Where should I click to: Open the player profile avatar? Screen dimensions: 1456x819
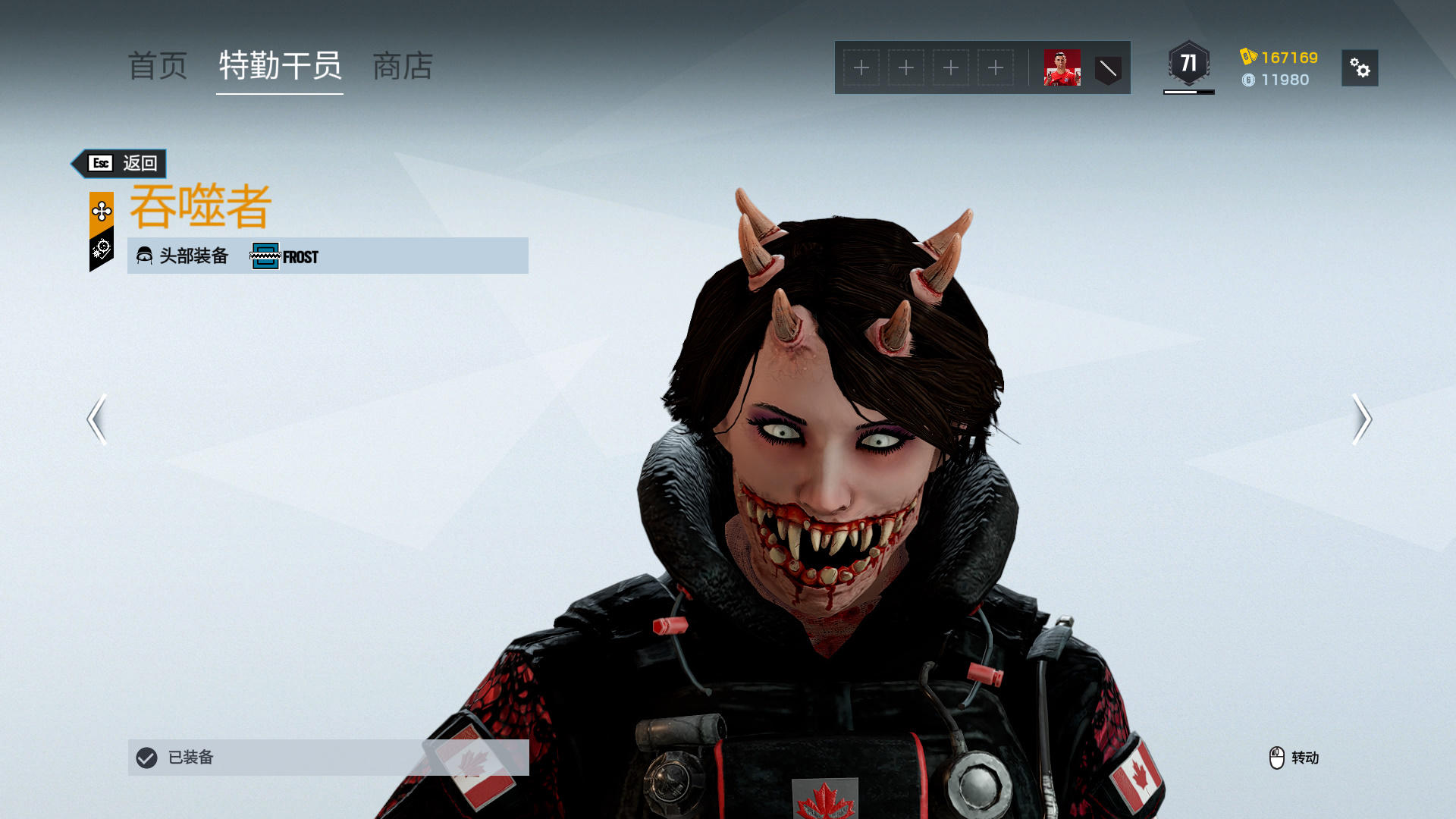click(1062, 68)
